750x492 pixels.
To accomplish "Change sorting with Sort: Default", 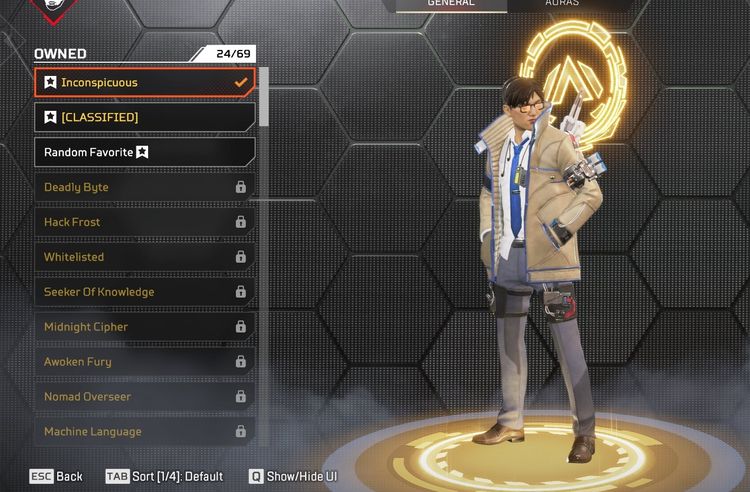I will tap(165, 477).
